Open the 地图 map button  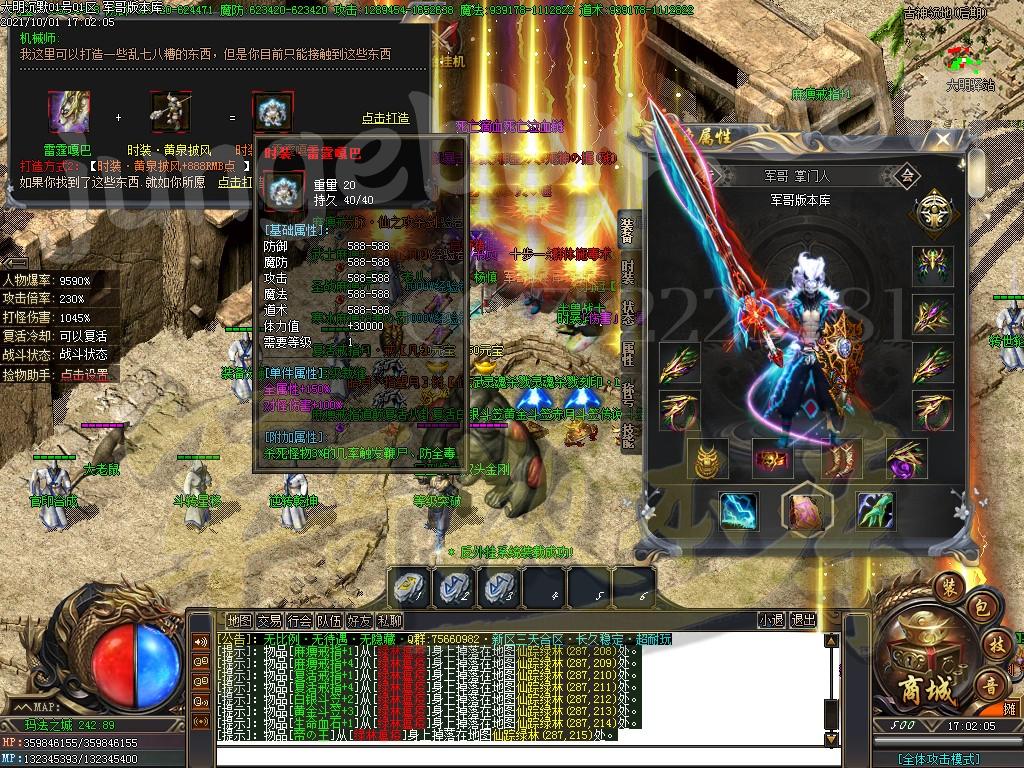(x=239, y=620)
